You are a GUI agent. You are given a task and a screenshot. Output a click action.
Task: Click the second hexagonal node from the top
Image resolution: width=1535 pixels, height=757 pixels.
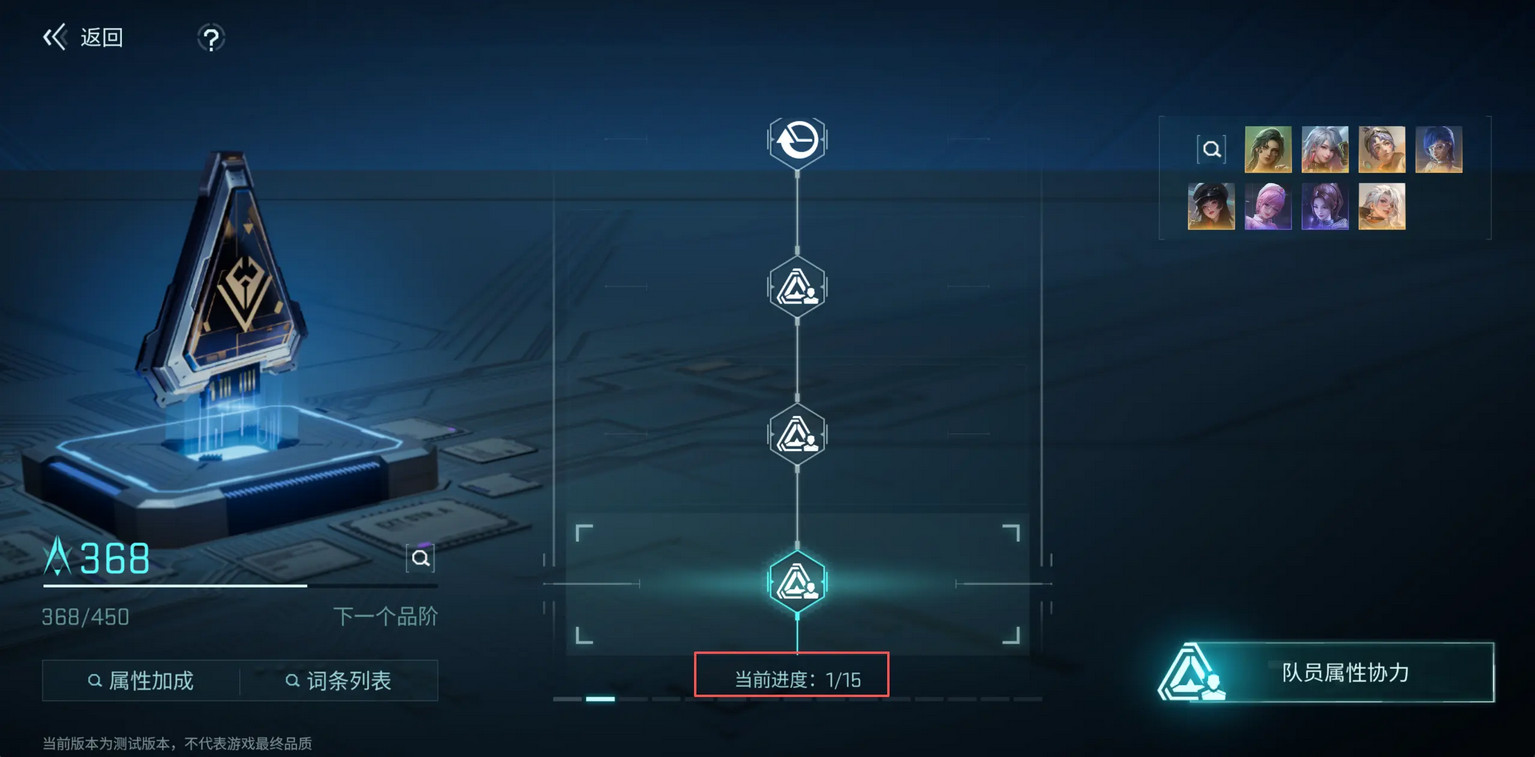[797, 287]
